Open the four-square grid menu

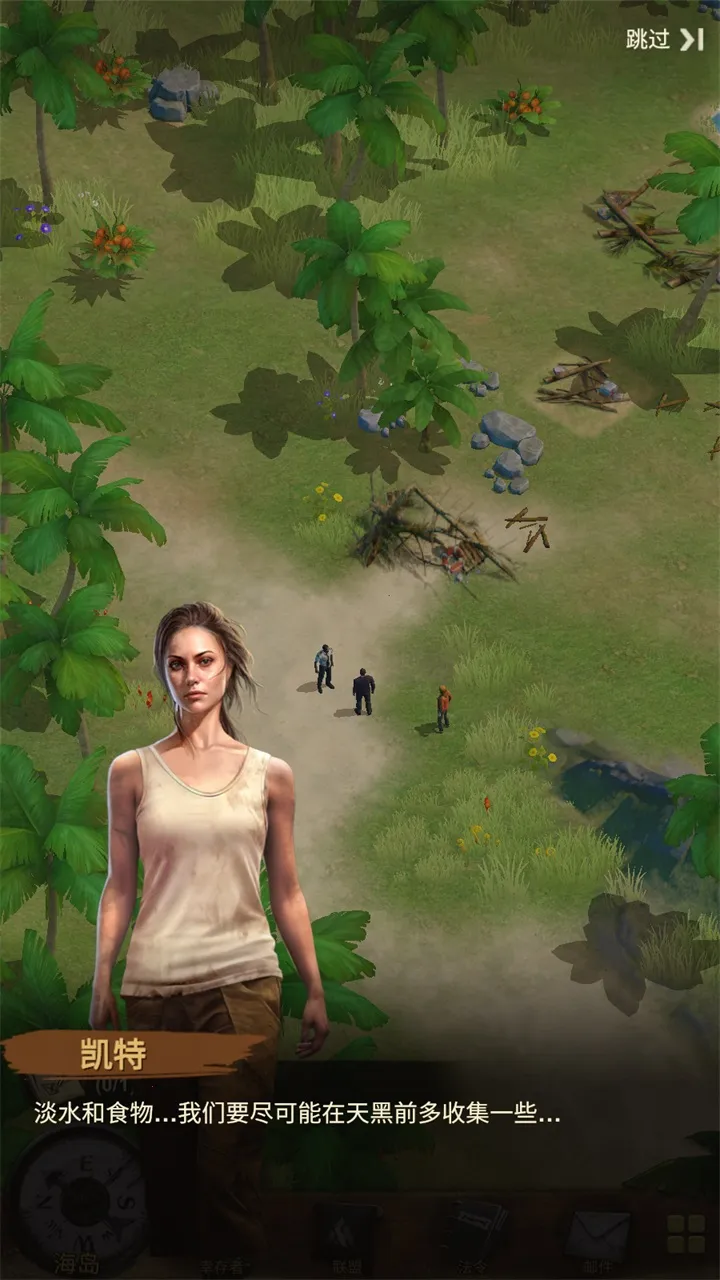(687, 1234)
